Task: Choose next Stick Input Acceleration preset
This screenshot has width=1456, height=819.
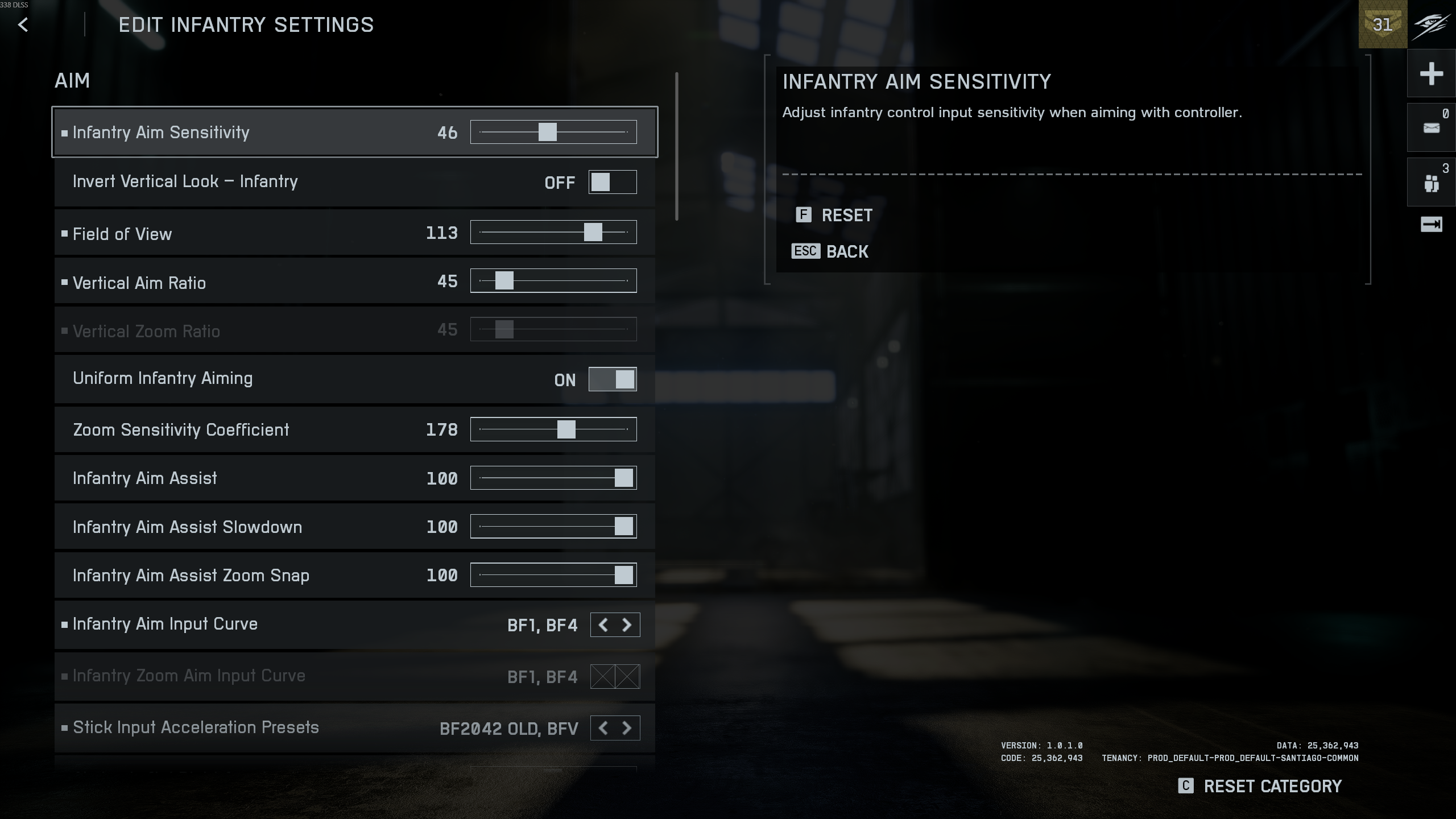Action: pyautogui.click(x=627, y=729)
